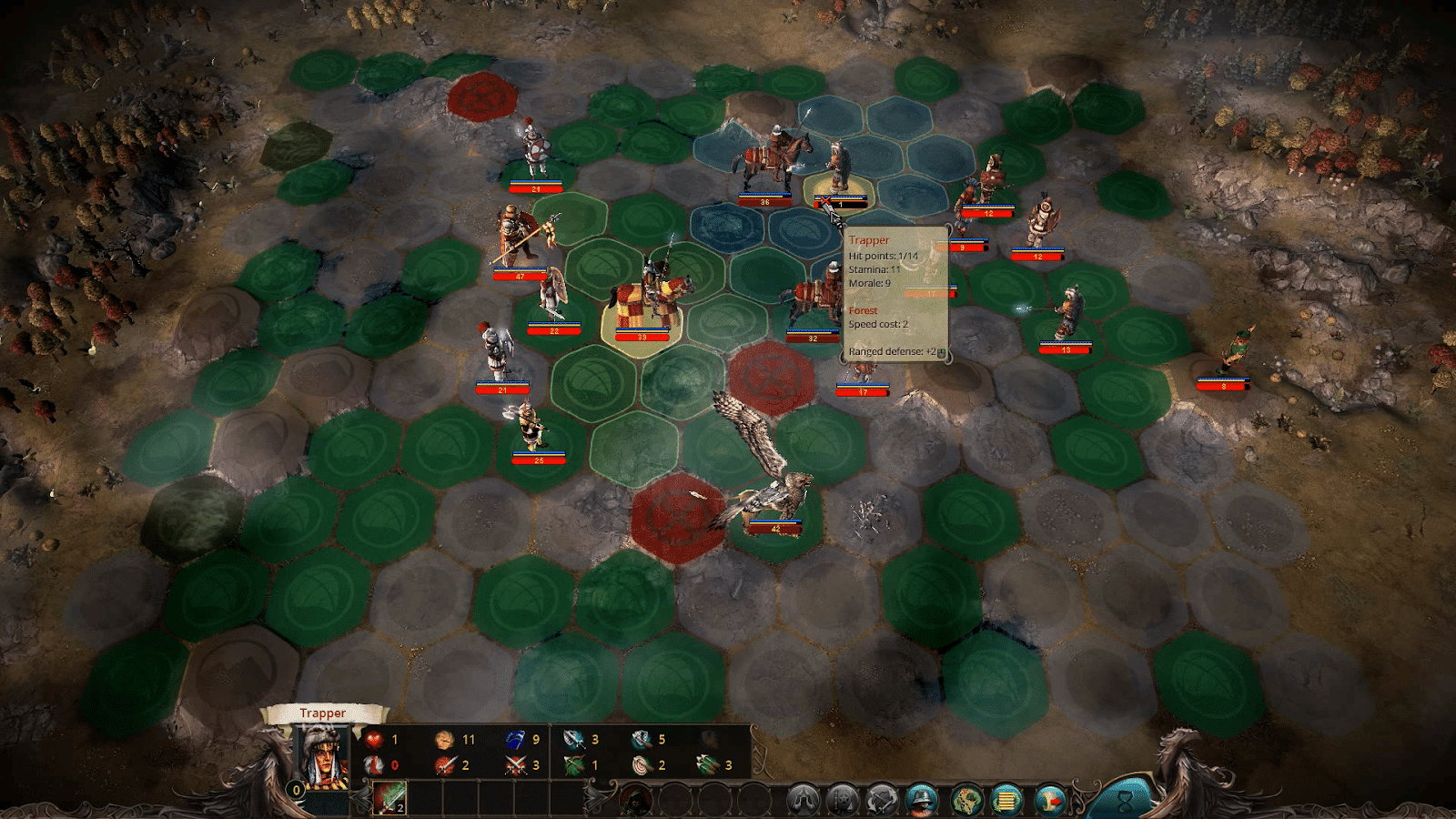Click the scroll with red arrow button
Viewport: 1456px width, 819px height.
click(x=1049, y=800)
